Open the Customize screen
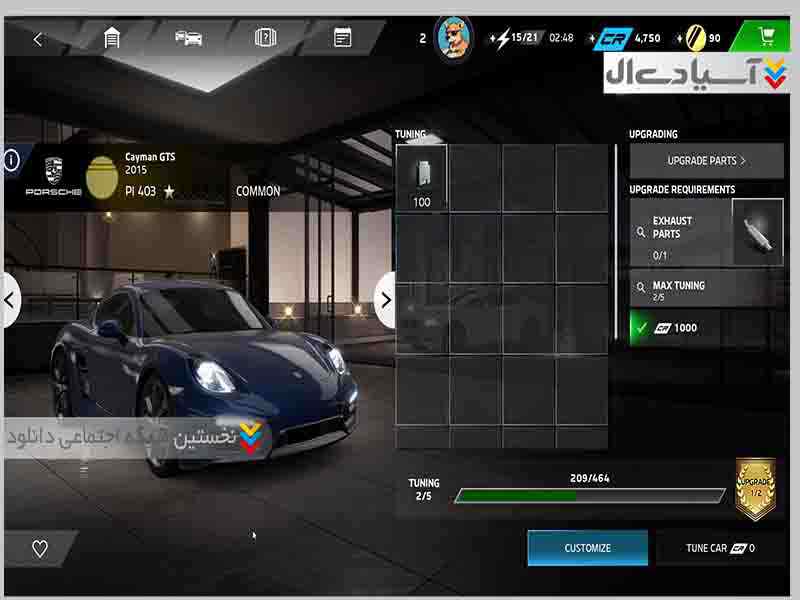The width and height of the screenshot is (800, 600). point(587,548)
